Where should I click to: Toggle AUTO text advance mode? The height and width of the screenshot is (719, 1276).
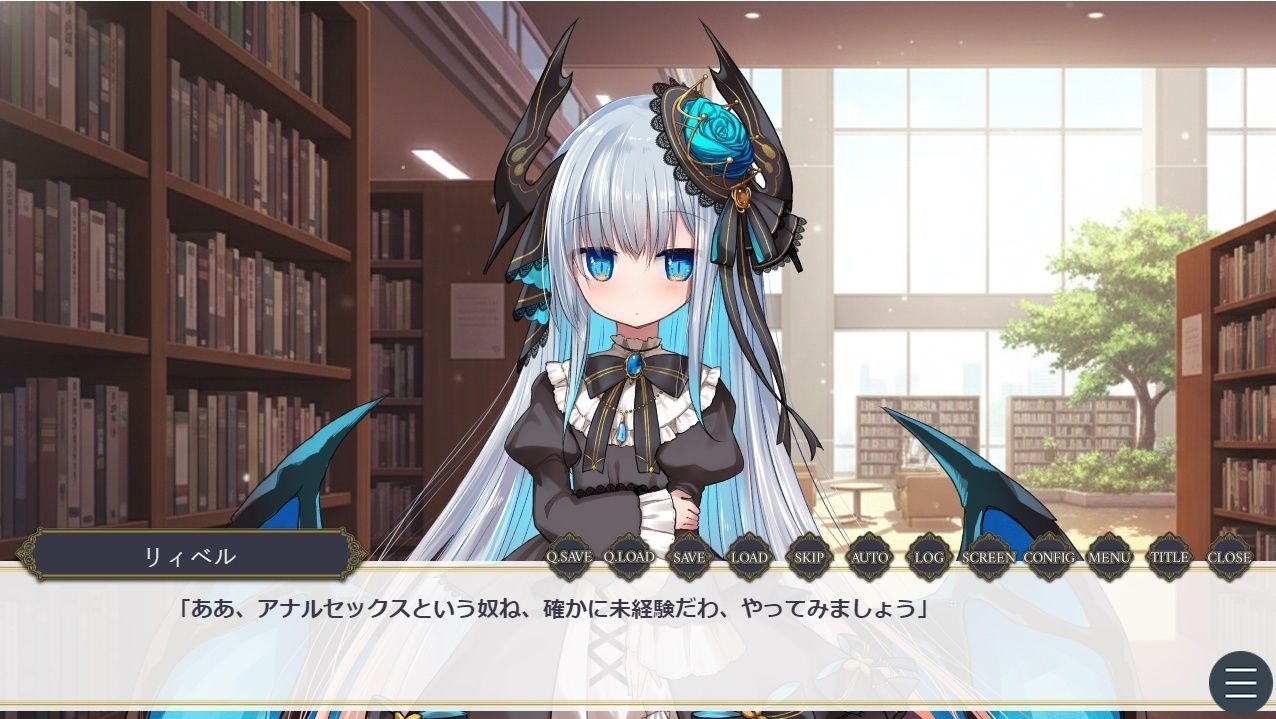(x=869, y=557)
